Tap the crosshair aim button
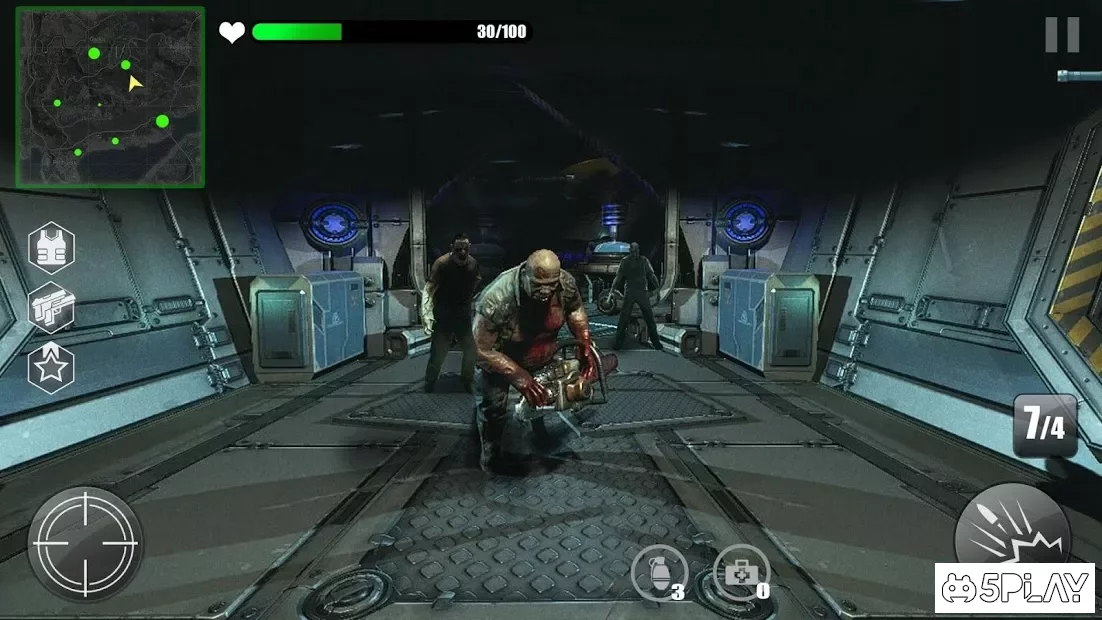Screen dimensions: 1102x620 tap(85, 544)
